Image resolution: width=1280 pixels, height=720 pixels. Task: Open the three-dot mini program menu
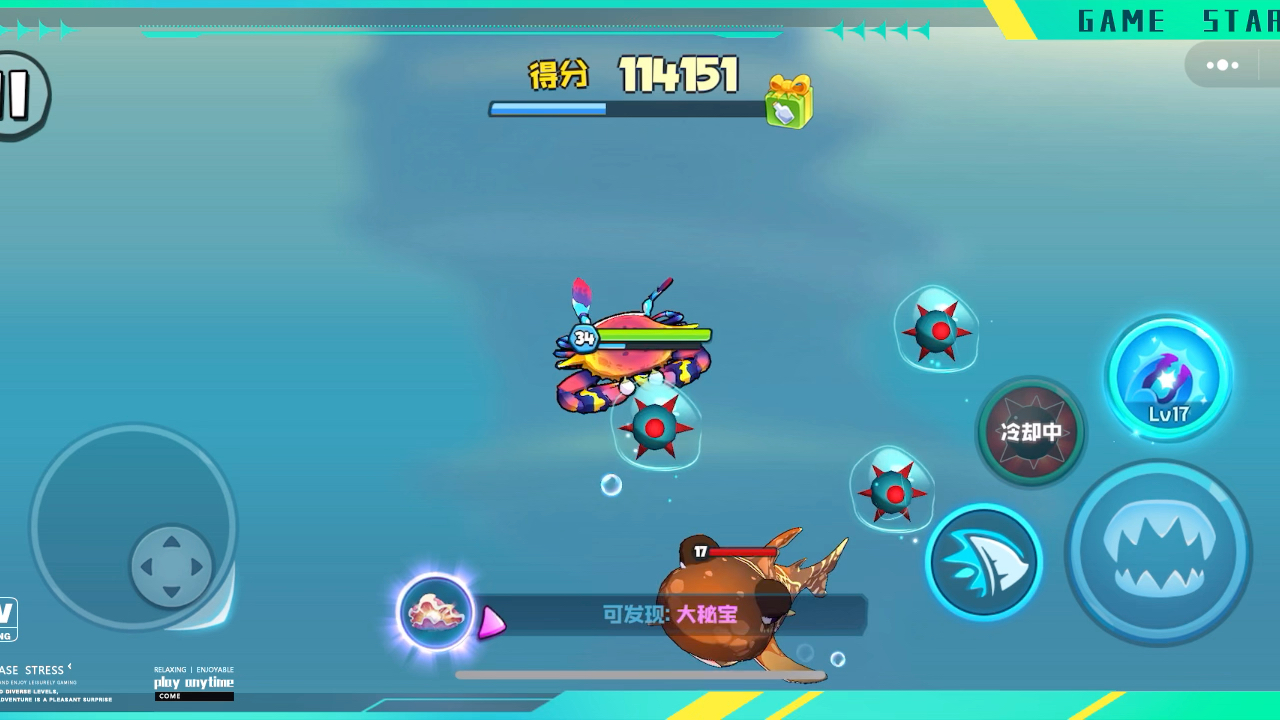click(1222, 66)
